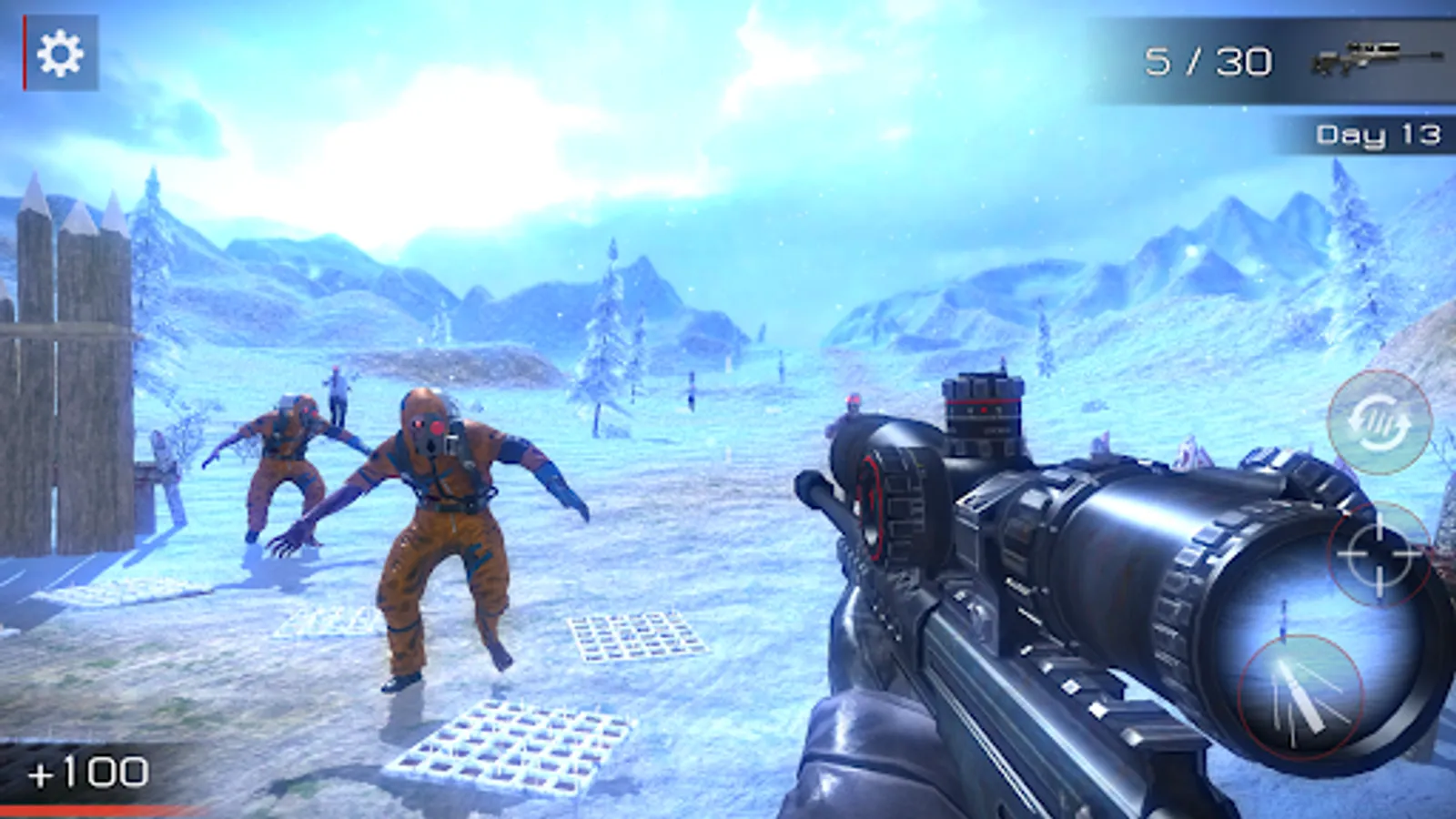Expand the settings options

pyautogui.click(x=60, y=55)
